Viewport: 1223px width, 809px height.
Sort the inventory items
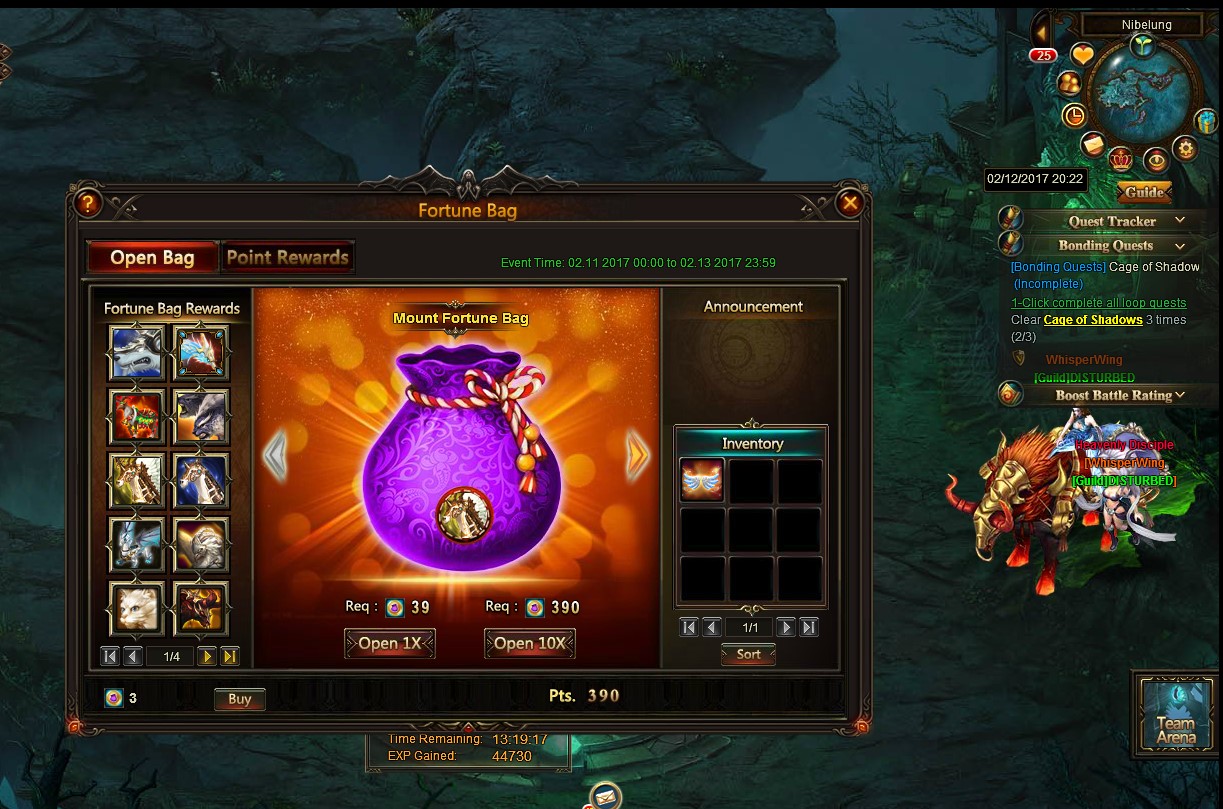click(x=749, y=655)
